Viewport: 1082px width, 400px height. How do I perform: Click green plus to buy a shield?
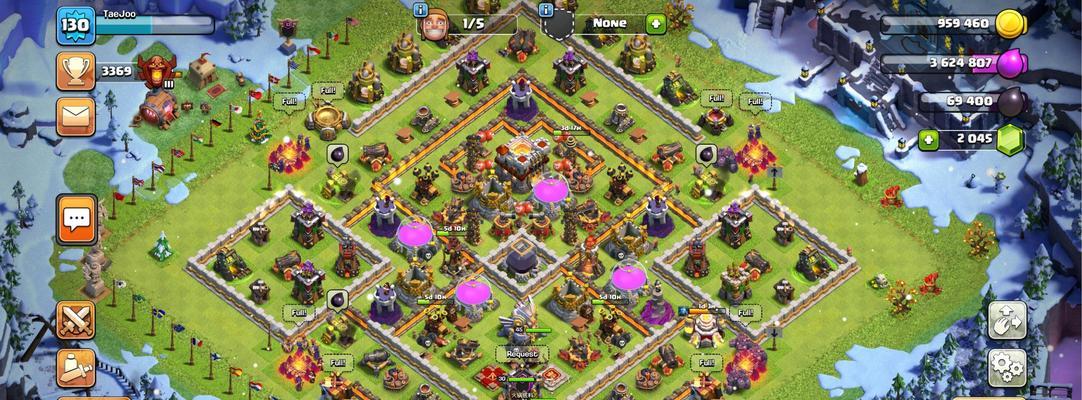coord(655,23)
